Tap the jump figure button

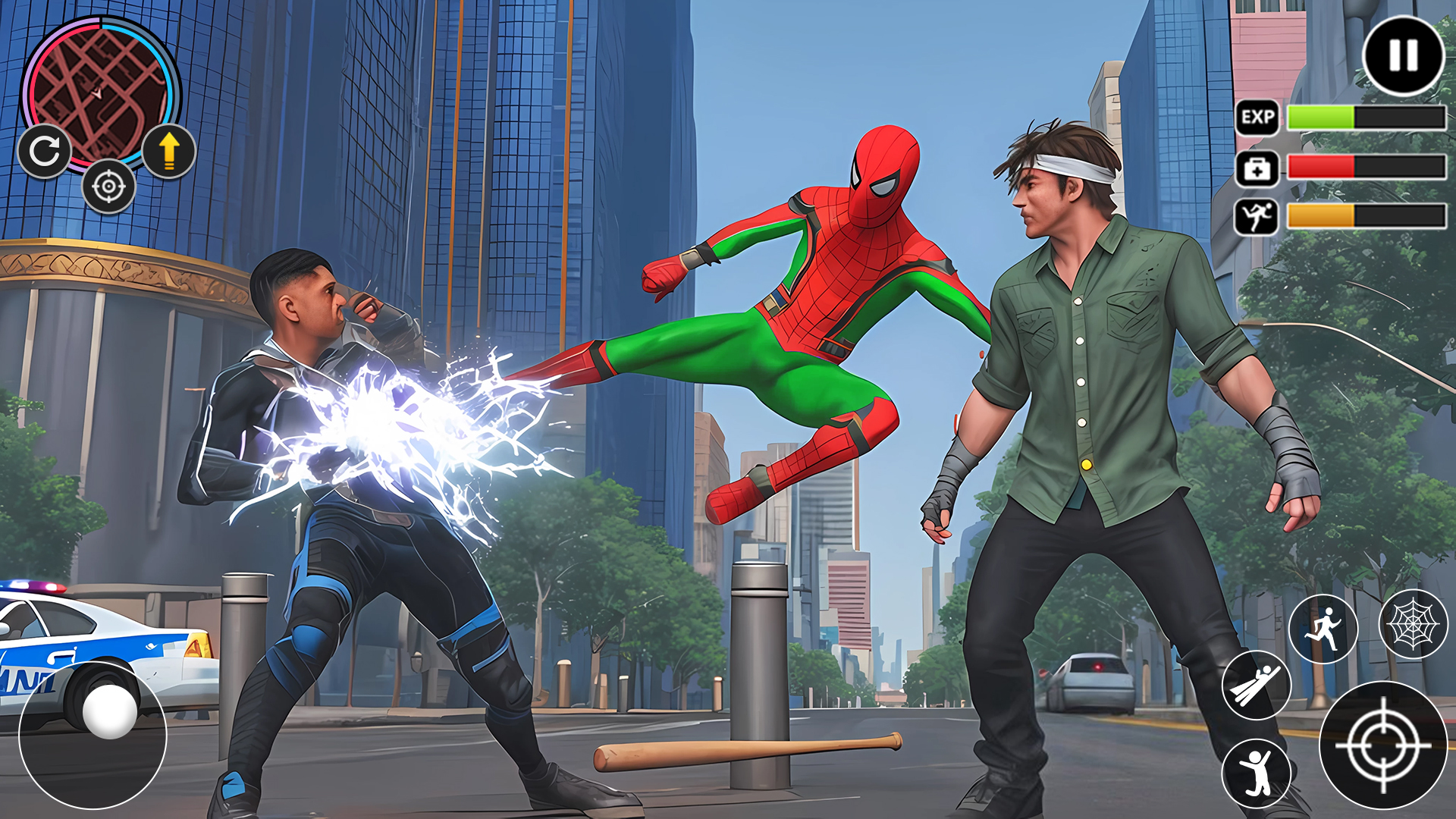pyautogui.click(x=1256, y=773)
